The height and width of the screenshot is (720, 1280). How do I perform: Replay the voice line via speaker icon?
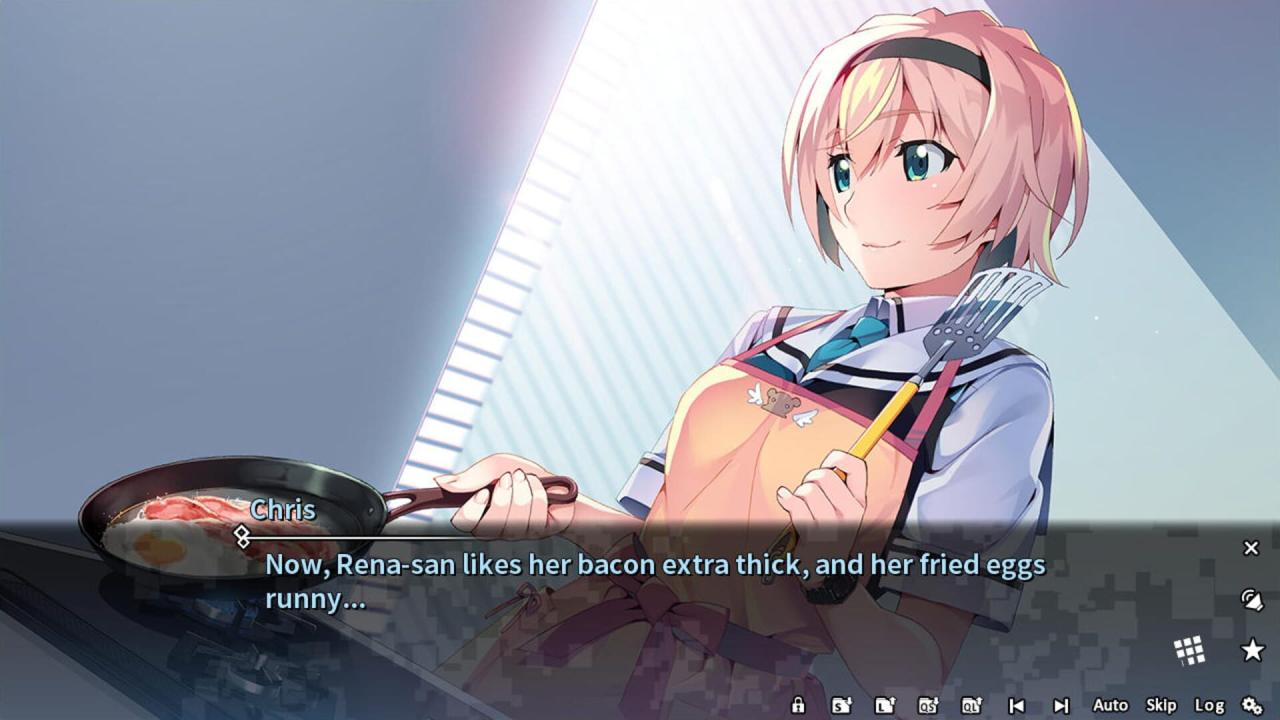tap(1251, 600)
